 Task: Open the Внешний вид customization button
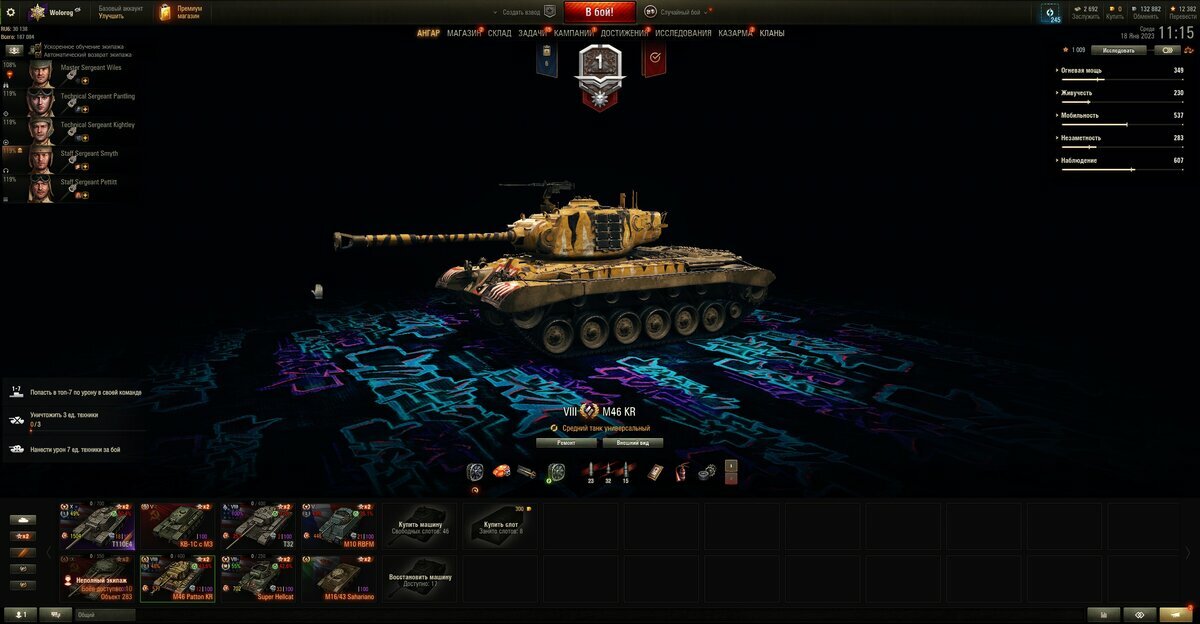click(633, 442)
